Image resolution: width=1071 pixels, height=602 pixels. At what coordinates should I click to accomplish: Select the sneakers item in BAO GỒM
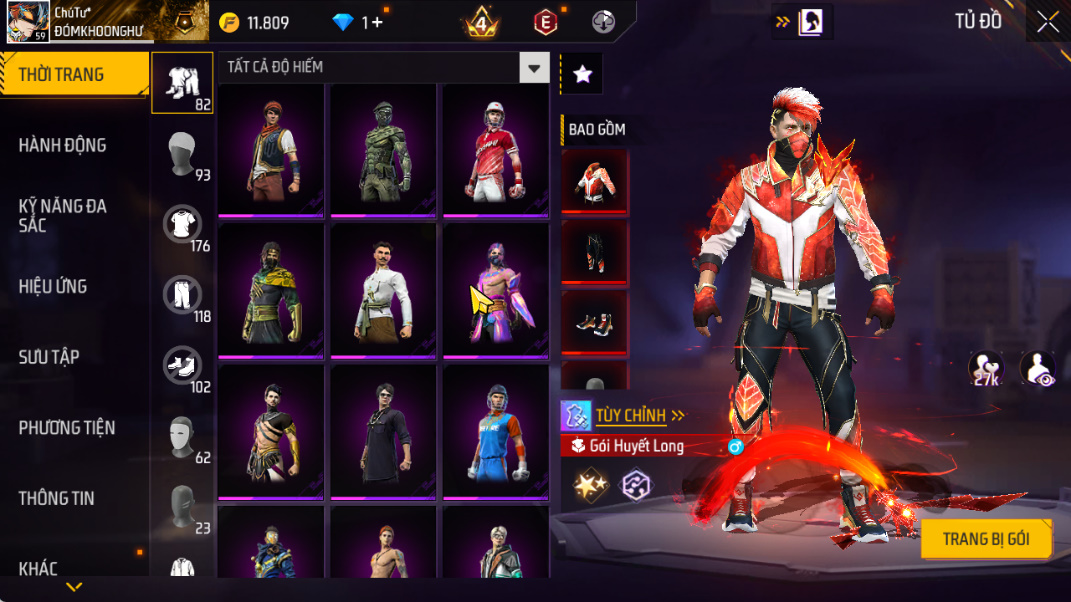click(595, 323)
